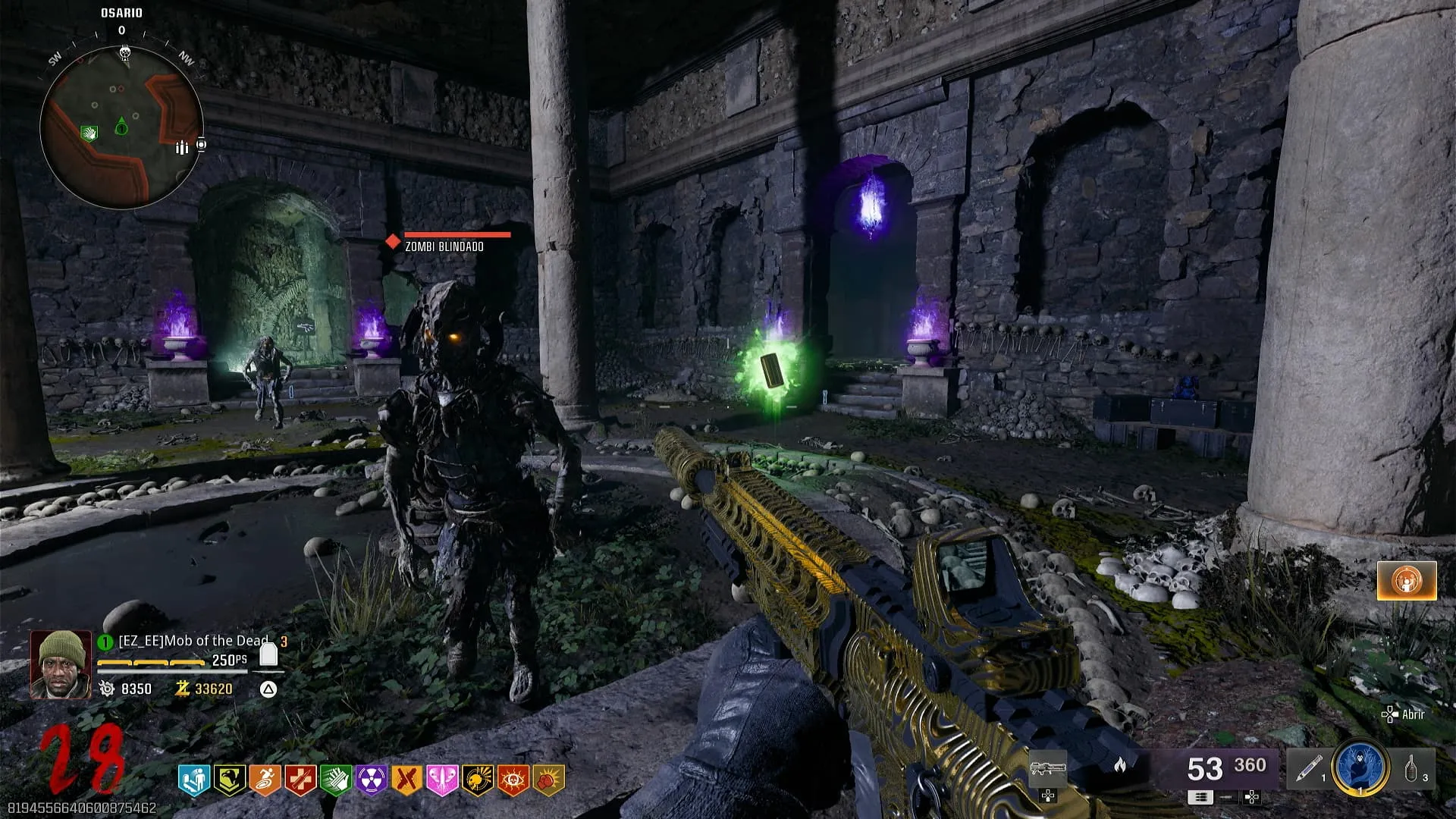Image resolution: width=1456 pixels, height=819 pixels.
Task: Click the orange Stamin-Up runner perk
Action: click(x=265, y=780)
